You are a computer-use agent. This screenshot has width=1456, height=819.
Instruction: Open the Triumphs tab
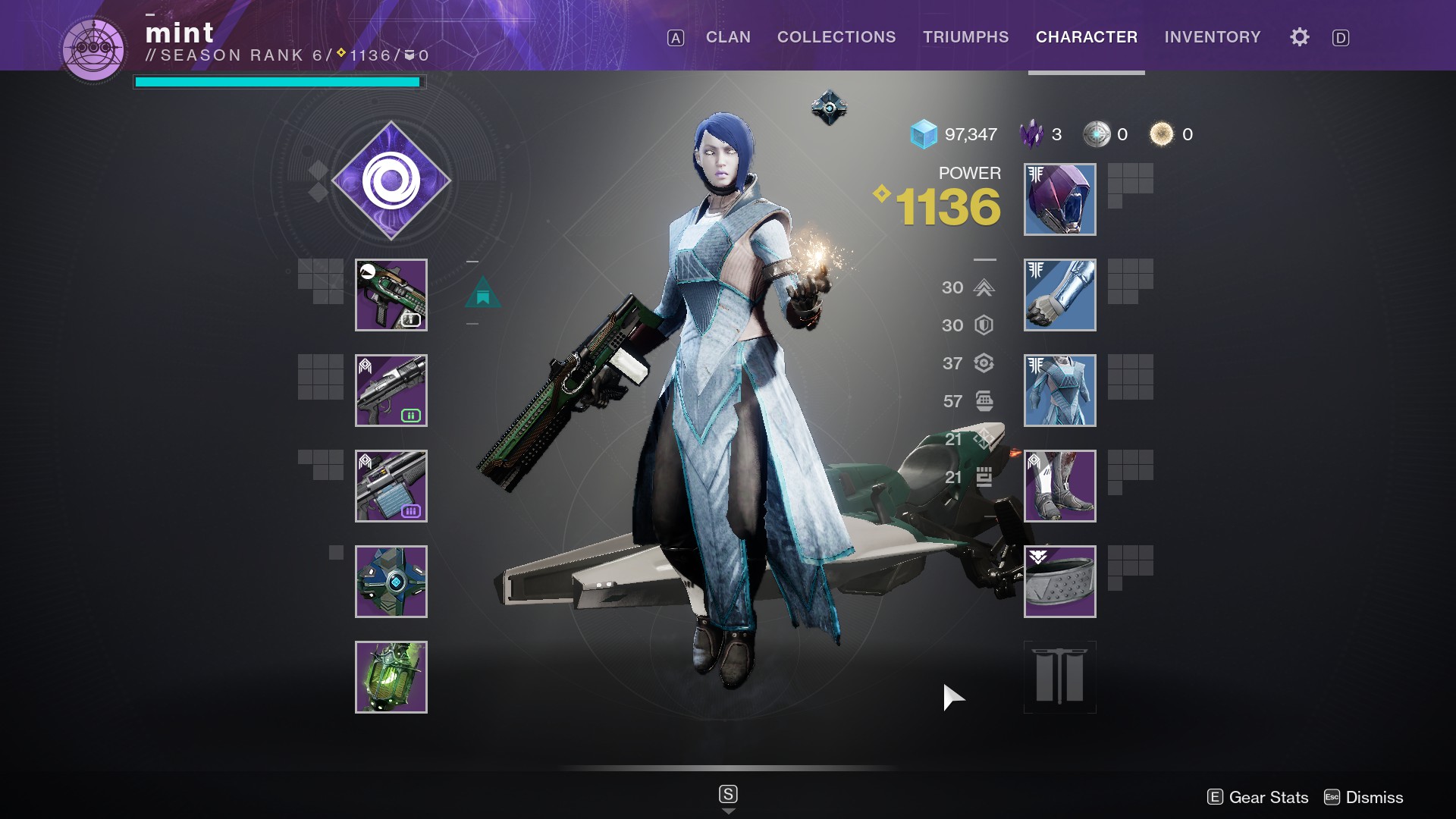tap(965, 37)
